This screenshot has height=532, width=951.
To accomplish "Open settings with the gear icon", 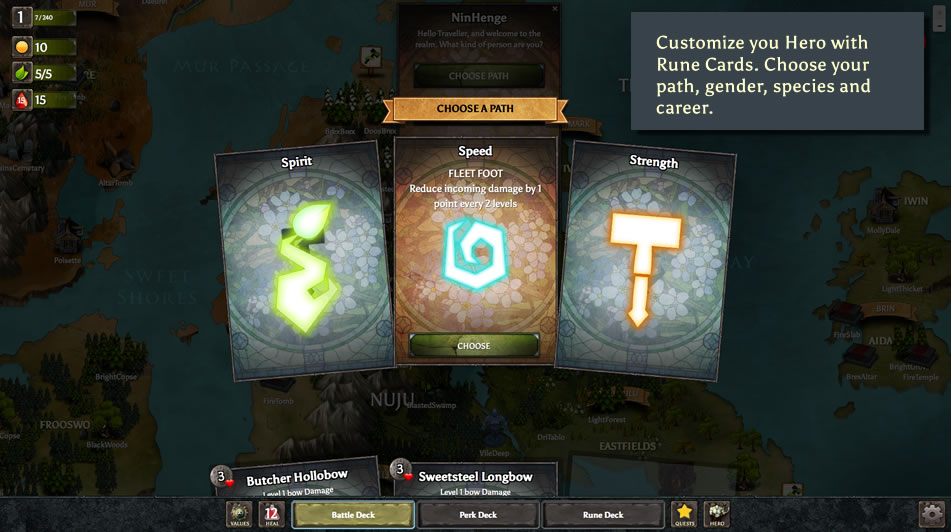I will click(x=932, y=514).
